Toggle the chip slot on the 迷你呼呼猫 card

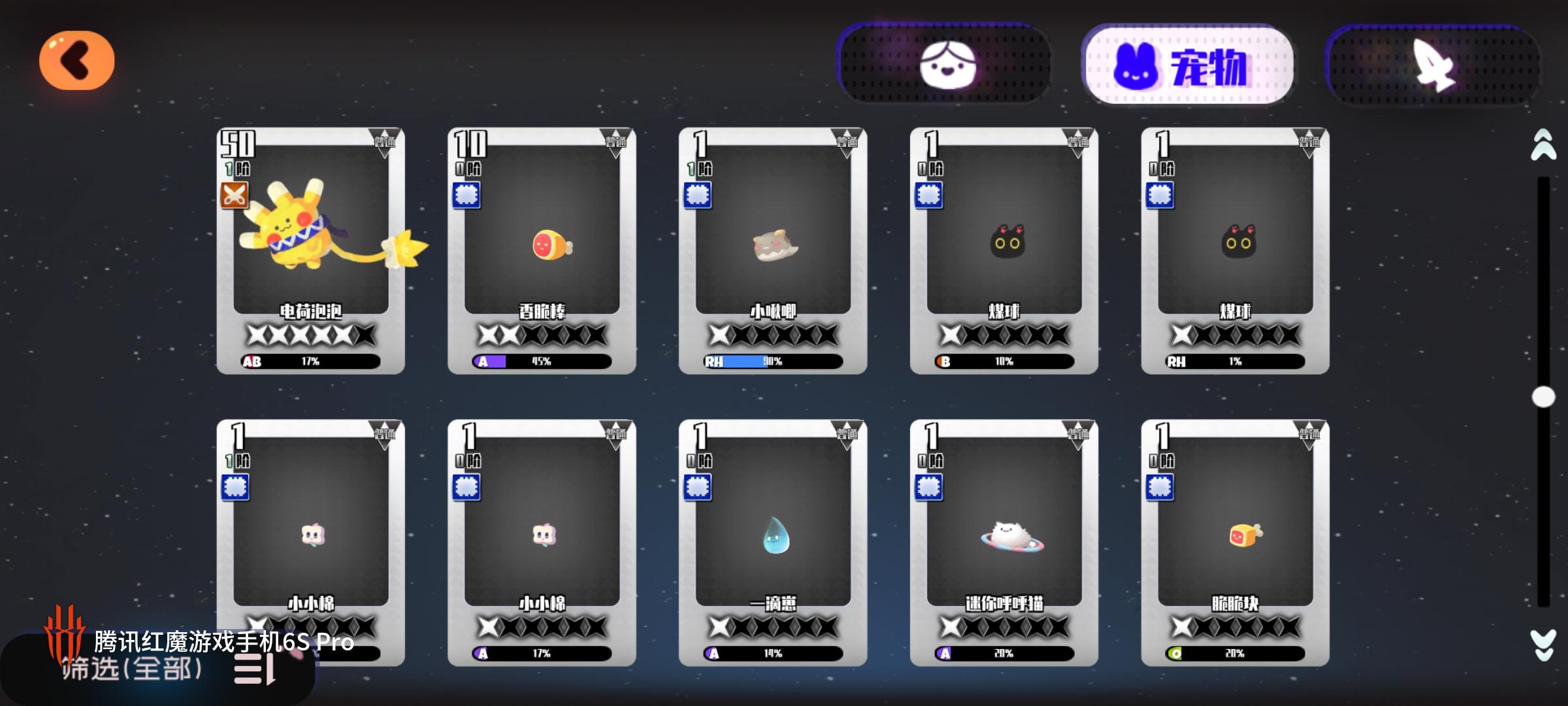929,488
